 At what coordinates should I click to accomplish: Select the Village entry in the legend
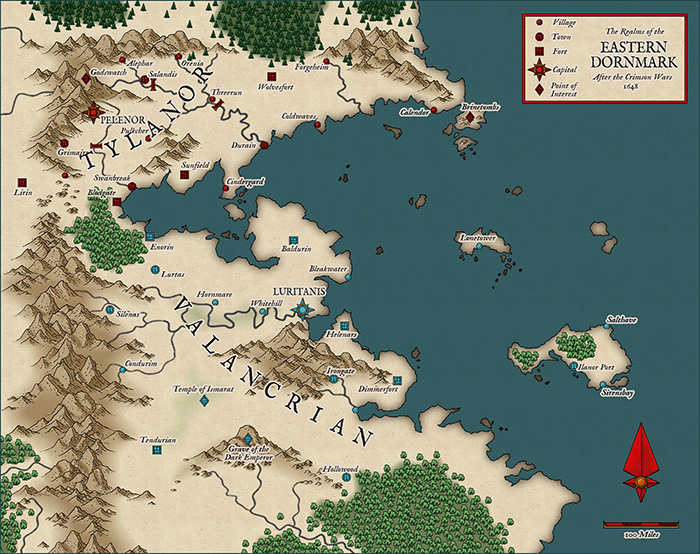coord(540,22)
